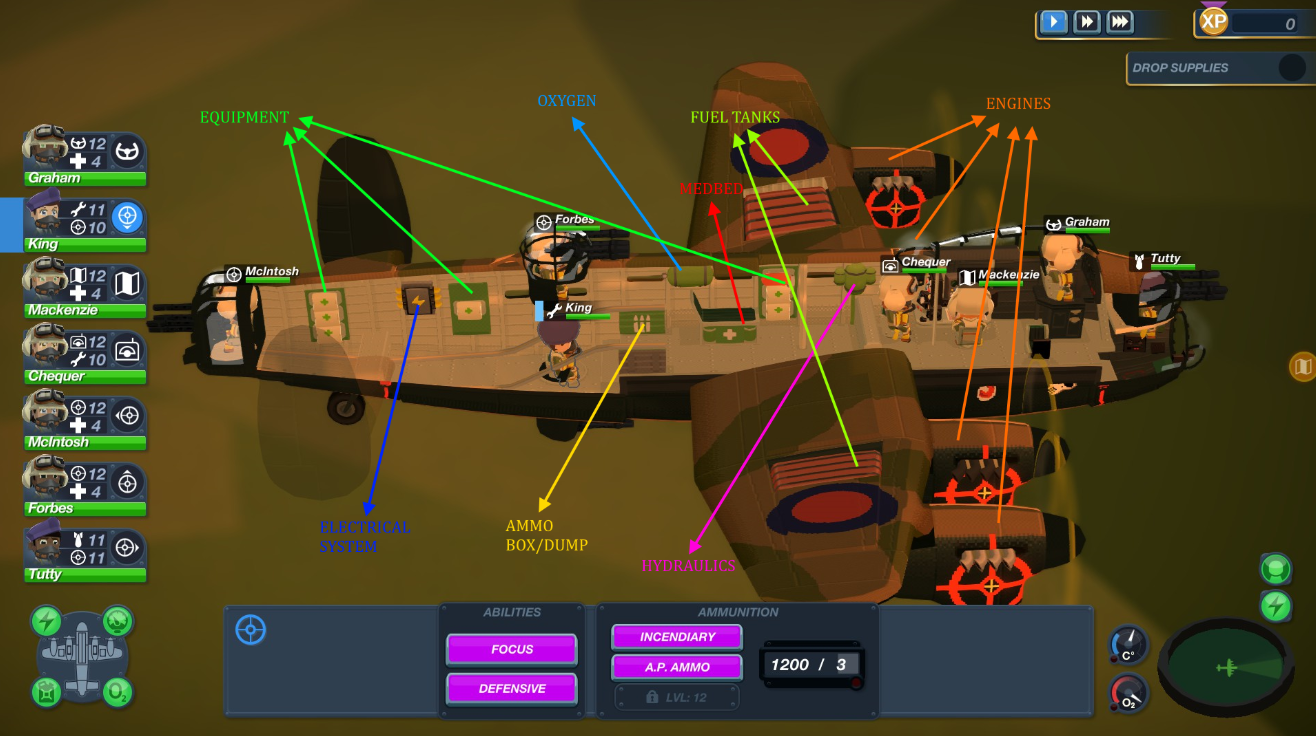
Task: Click the green lightning power icon beside the radar
Action: click(x=1275, y=605)
